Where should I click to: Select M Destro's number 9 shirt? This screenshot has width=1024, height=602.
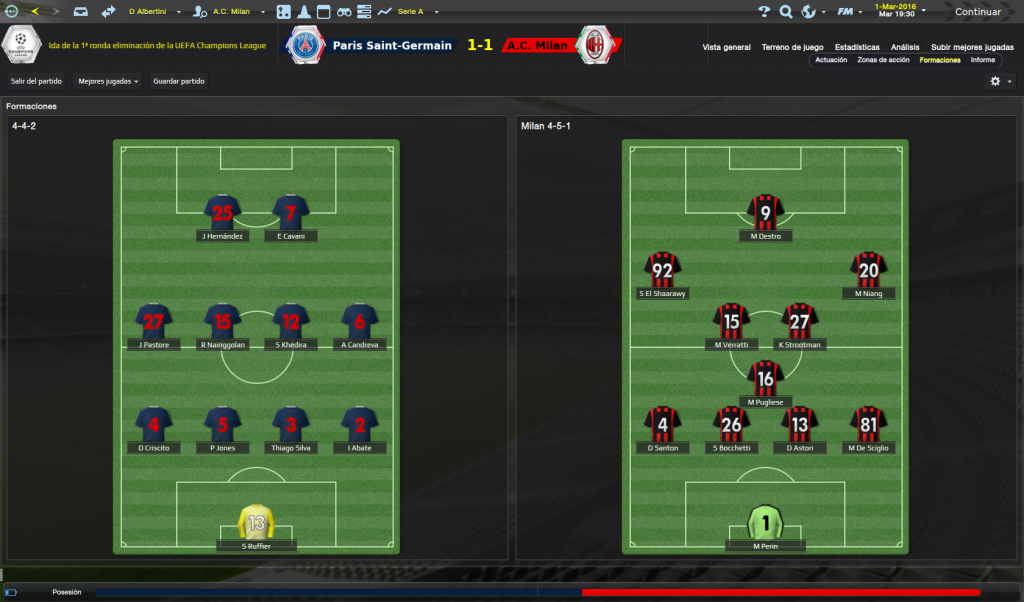tap(766, 212)
